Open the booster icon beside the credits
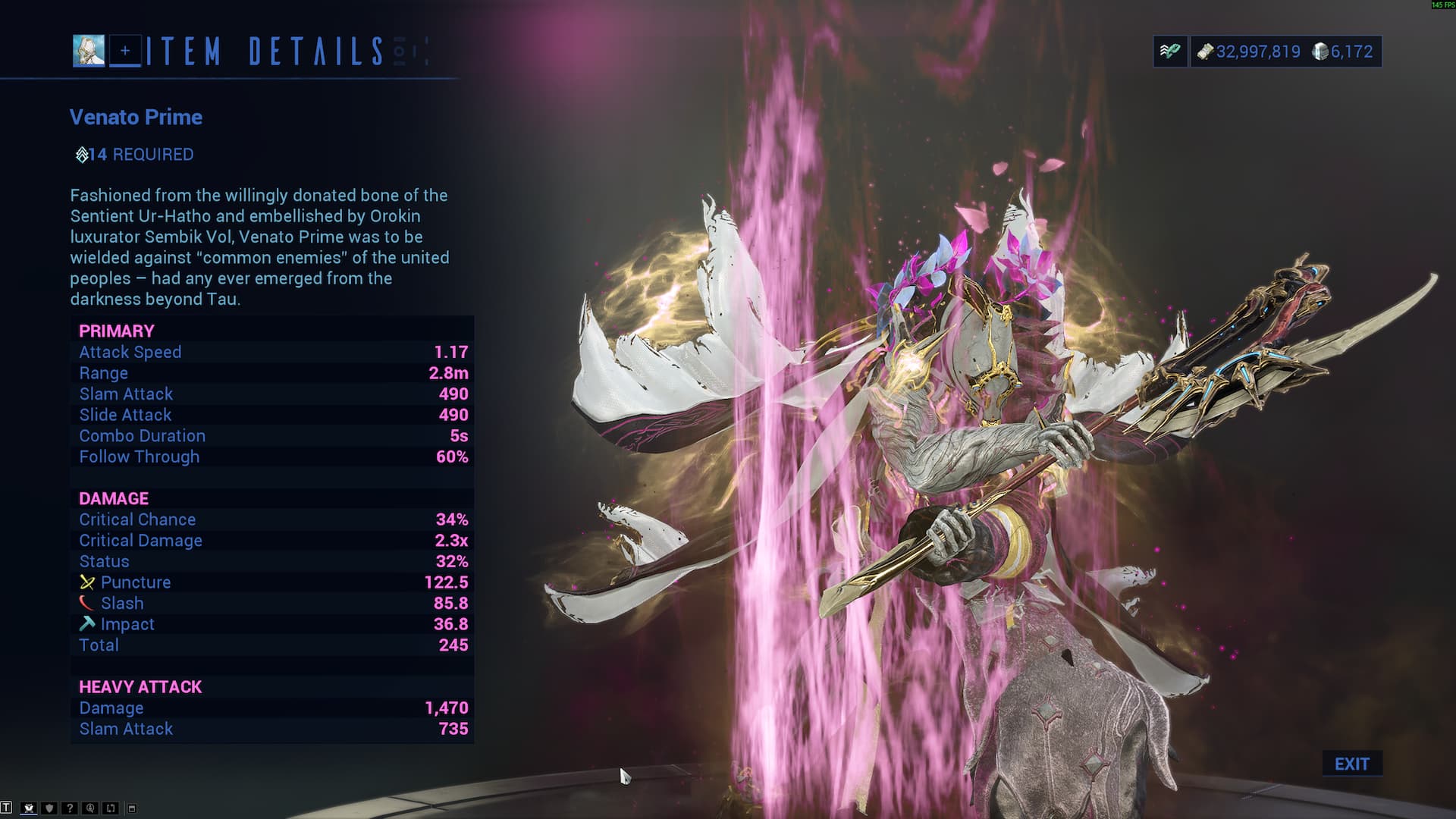This screenshot has width=1456, height=819. pos(1170,52)
